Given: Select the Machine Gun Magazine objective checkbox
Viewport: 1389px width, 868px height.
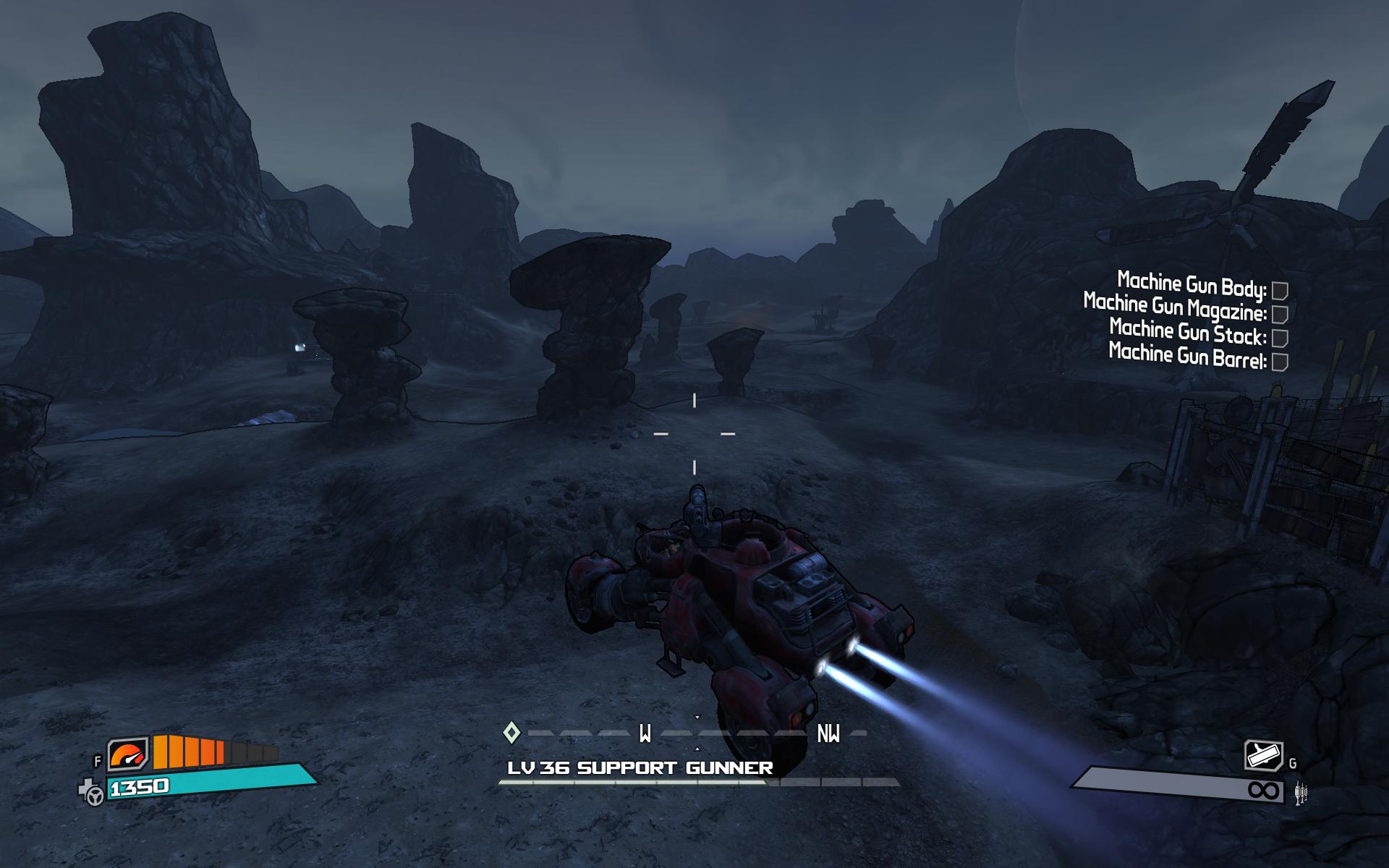Looking at the screenshot, I should coord(1280,314).
